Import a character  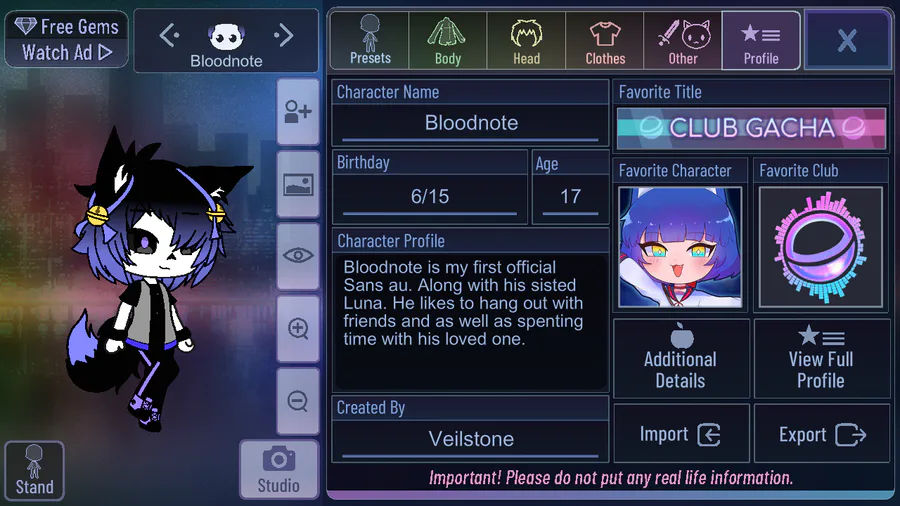point(681,434)
